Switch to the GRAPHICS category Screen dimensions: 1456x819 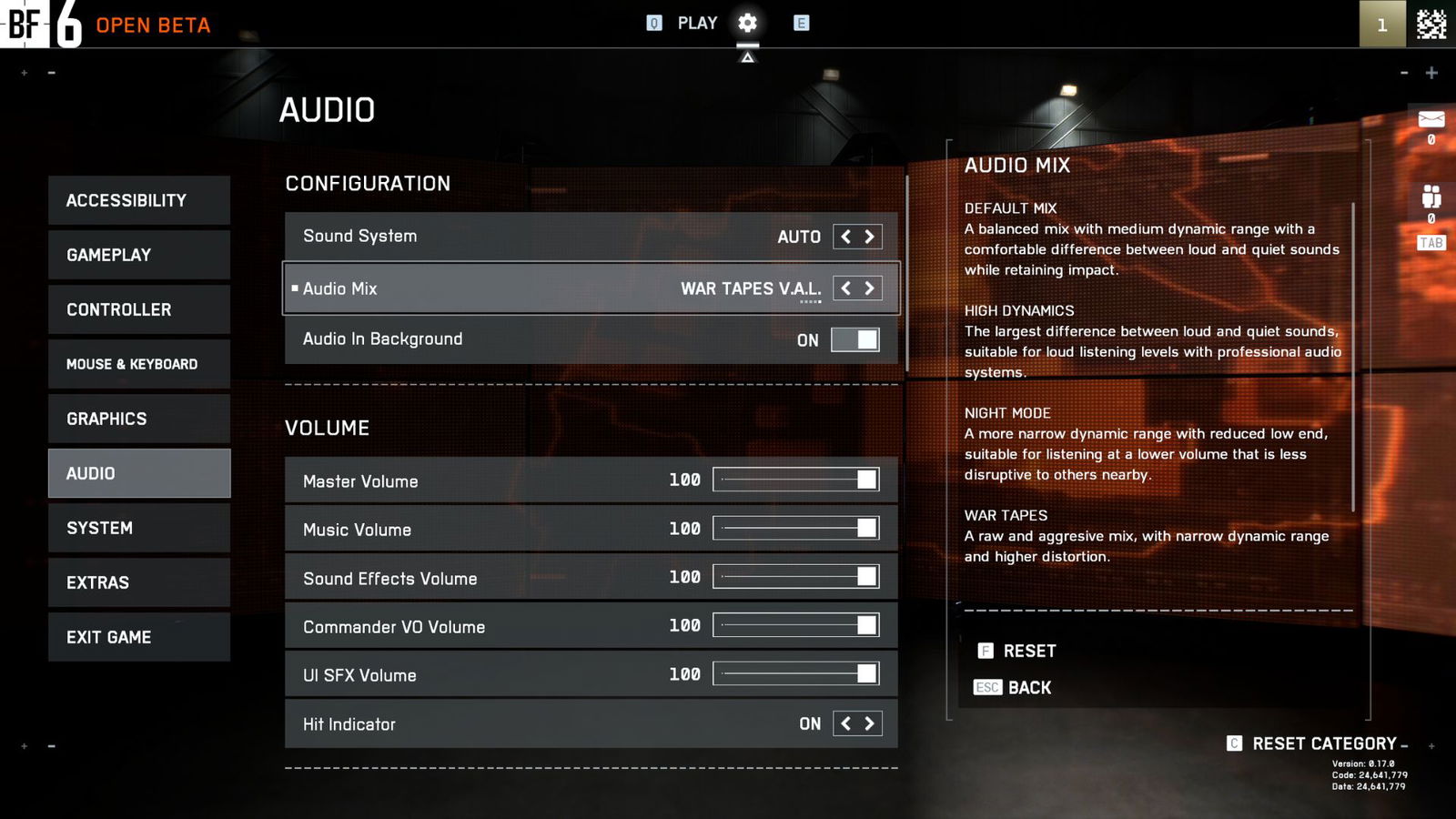pos(138,419)
